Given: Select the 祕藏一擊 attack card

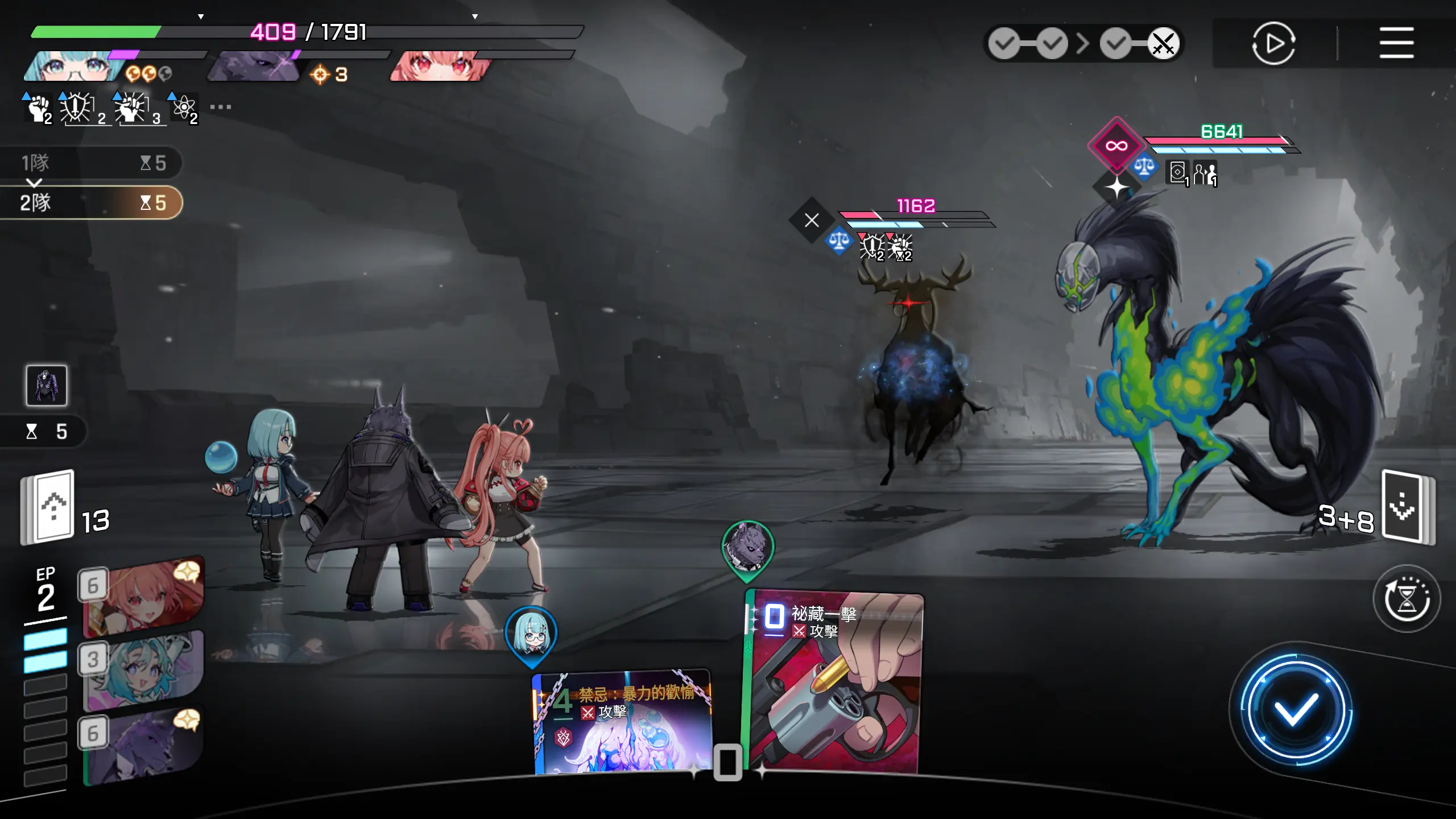Looking at the screenshot, I should click(835, 682).
